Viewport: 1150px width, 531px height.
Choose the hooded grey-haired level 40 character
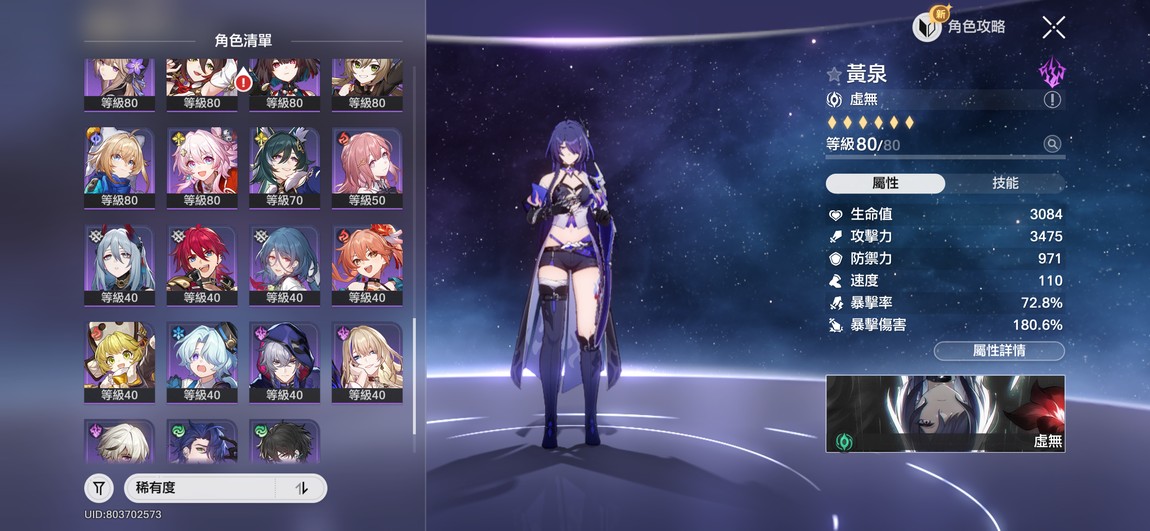point(284,361)
